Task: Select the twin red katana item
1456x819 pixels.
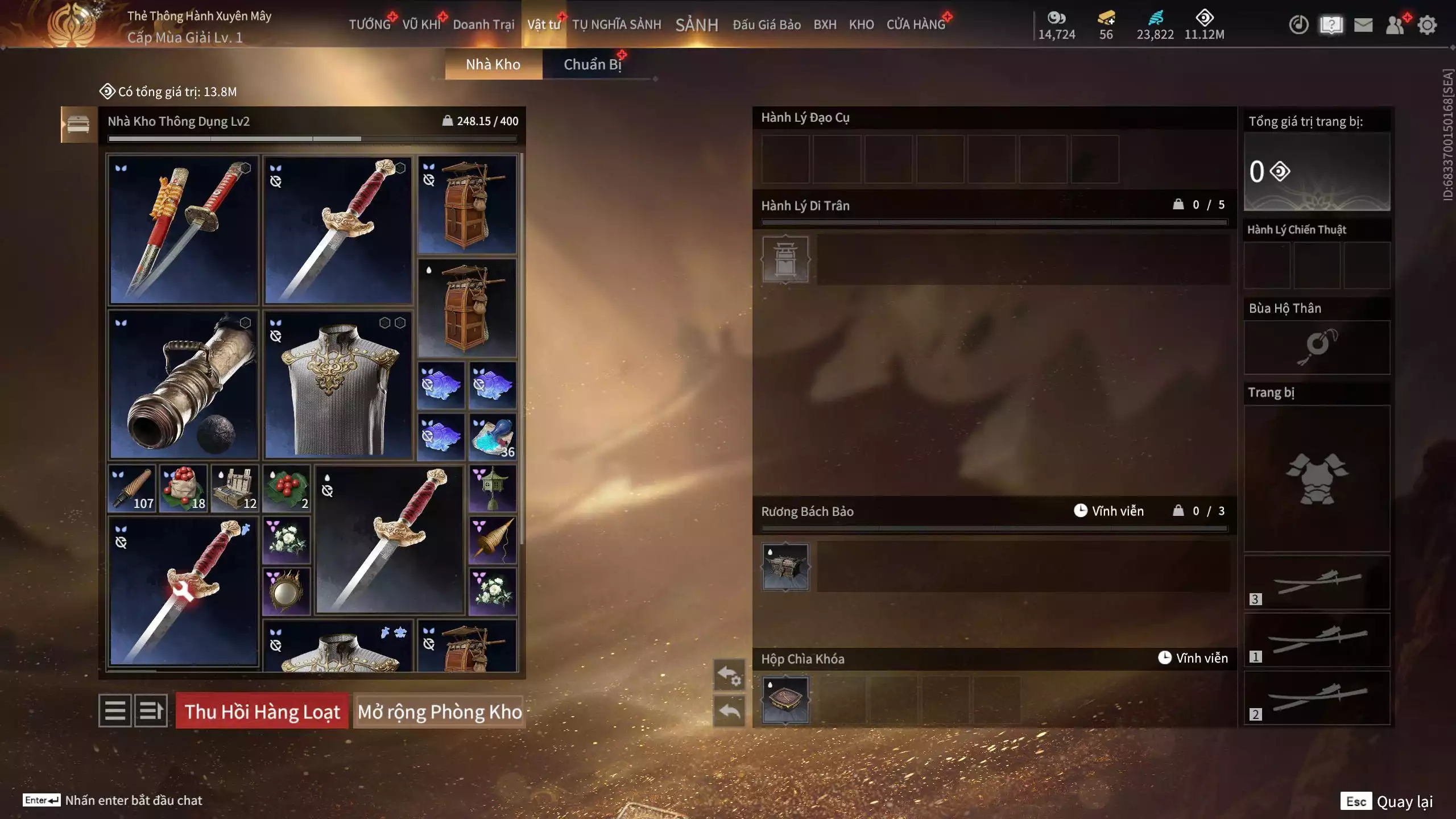Action: pyautogui.click(x=184, y=230)
